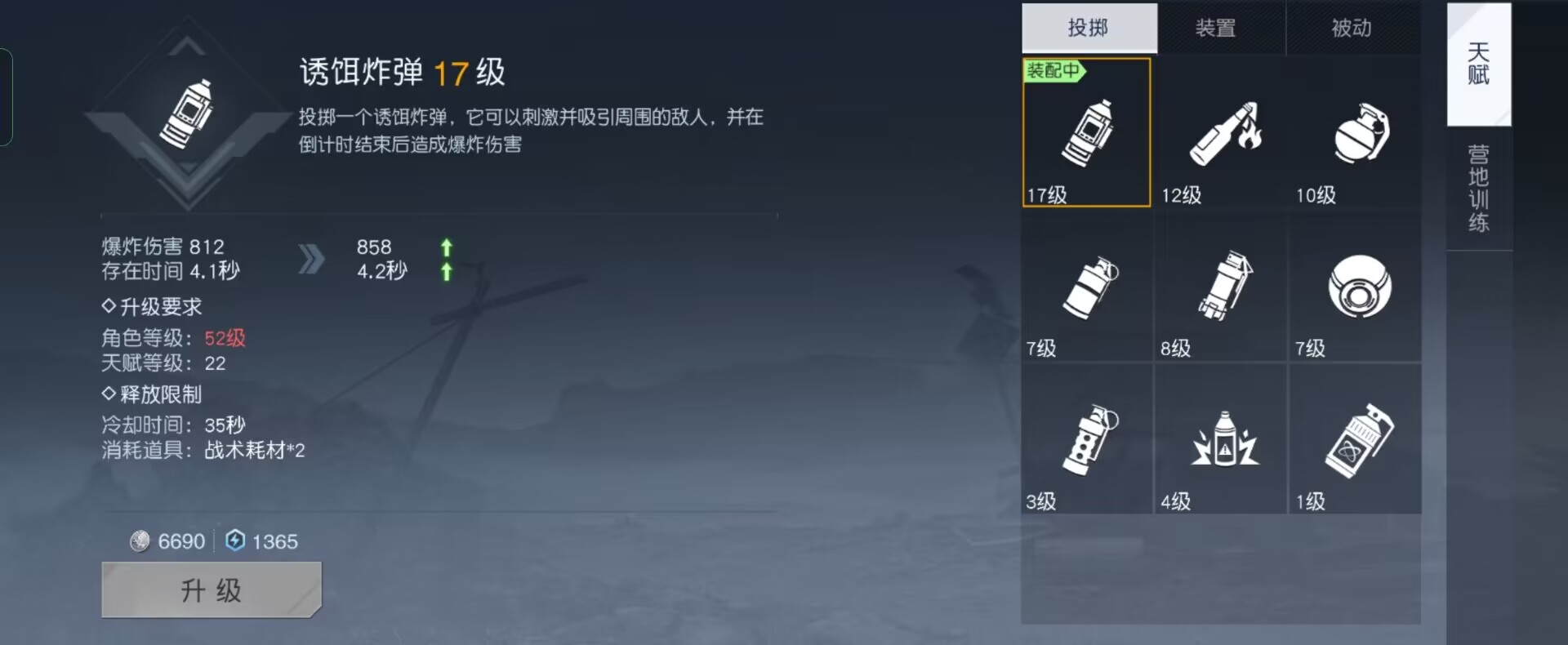The width and height of the screenshot is (1568, 645).
Task: Select the 投掷 tab
Action: tap(1089, 27)
